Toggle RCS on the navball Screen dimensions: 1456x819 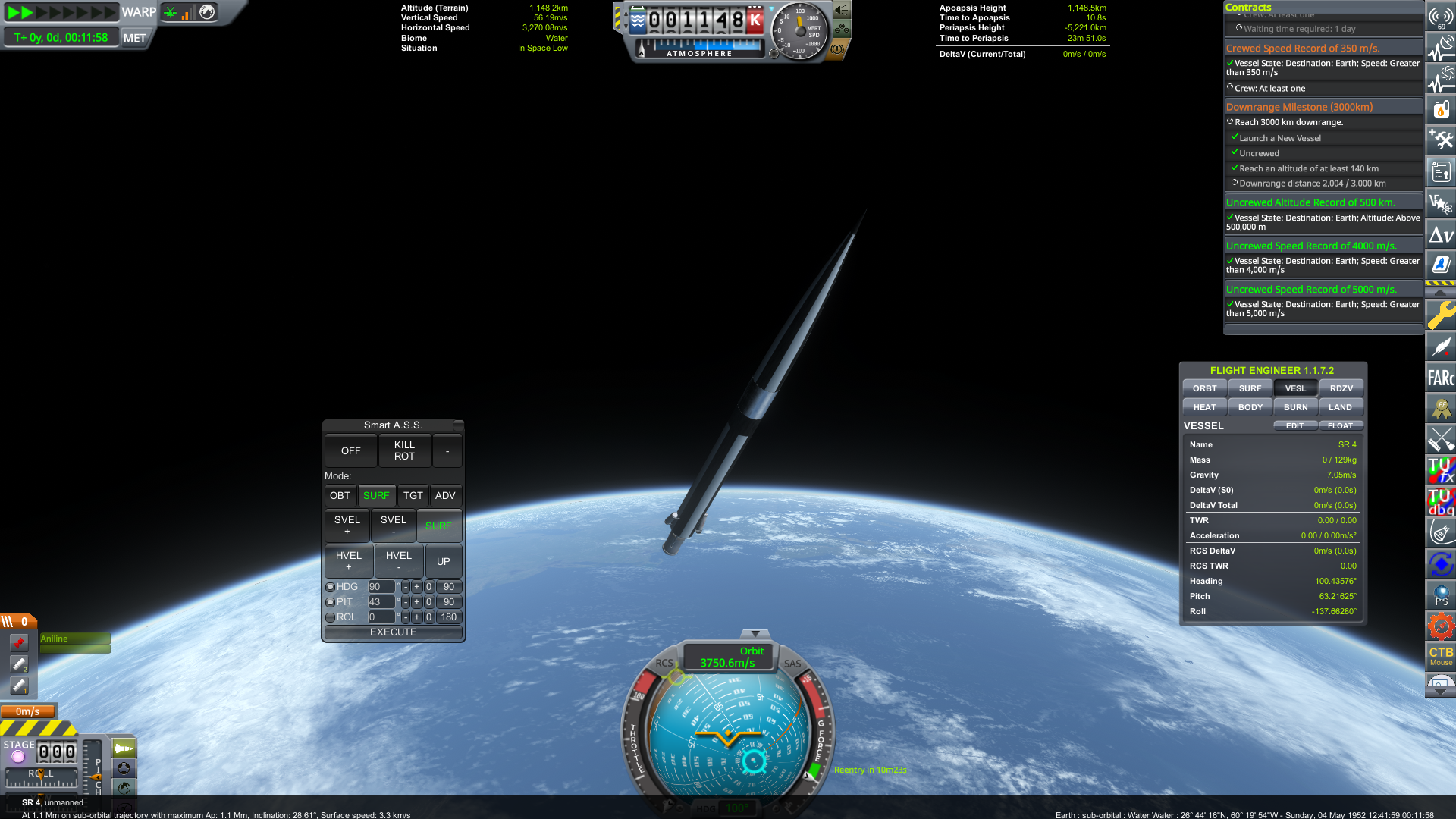point(664,663)
